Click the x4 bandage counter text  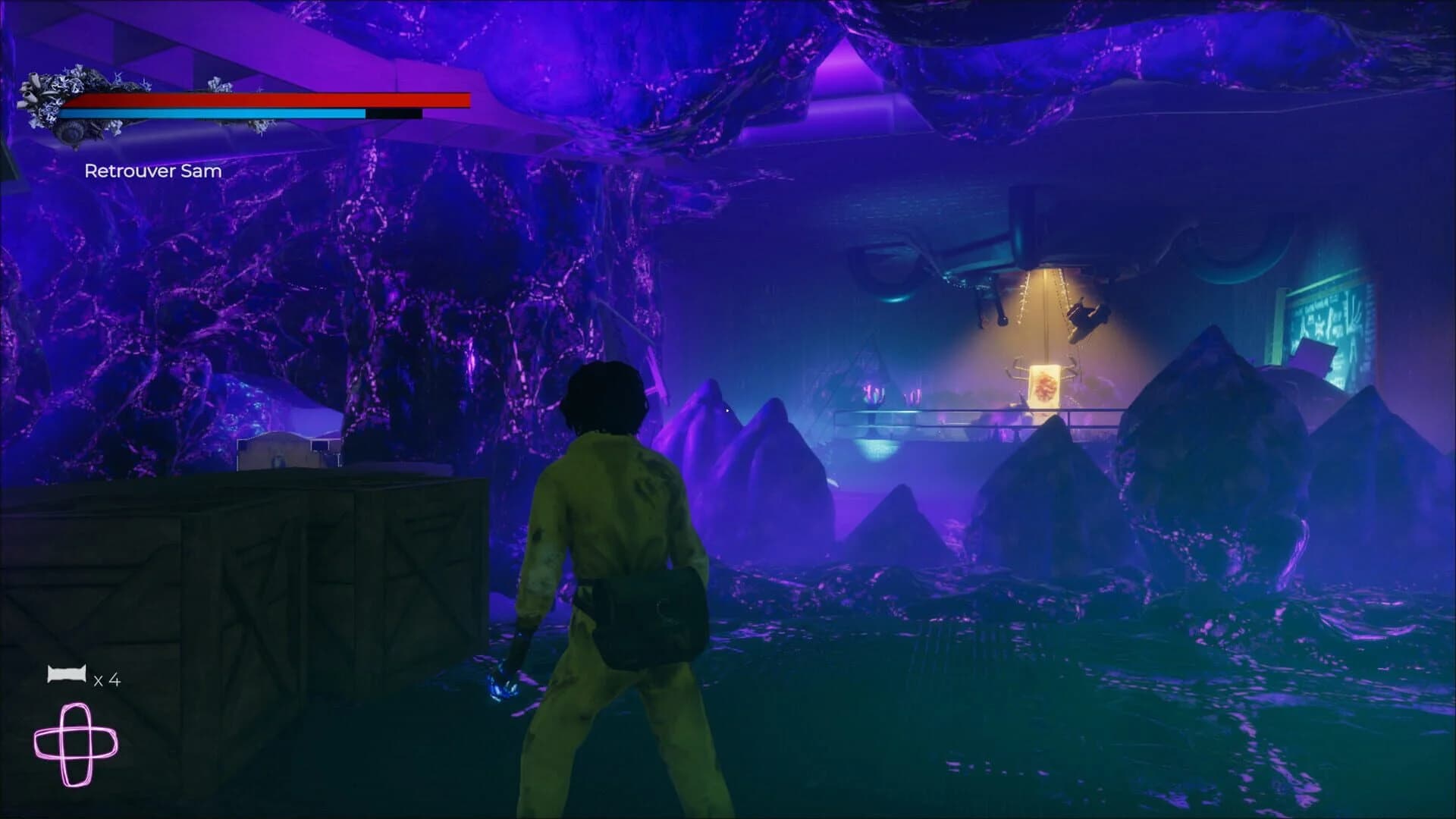coord(108,679)
